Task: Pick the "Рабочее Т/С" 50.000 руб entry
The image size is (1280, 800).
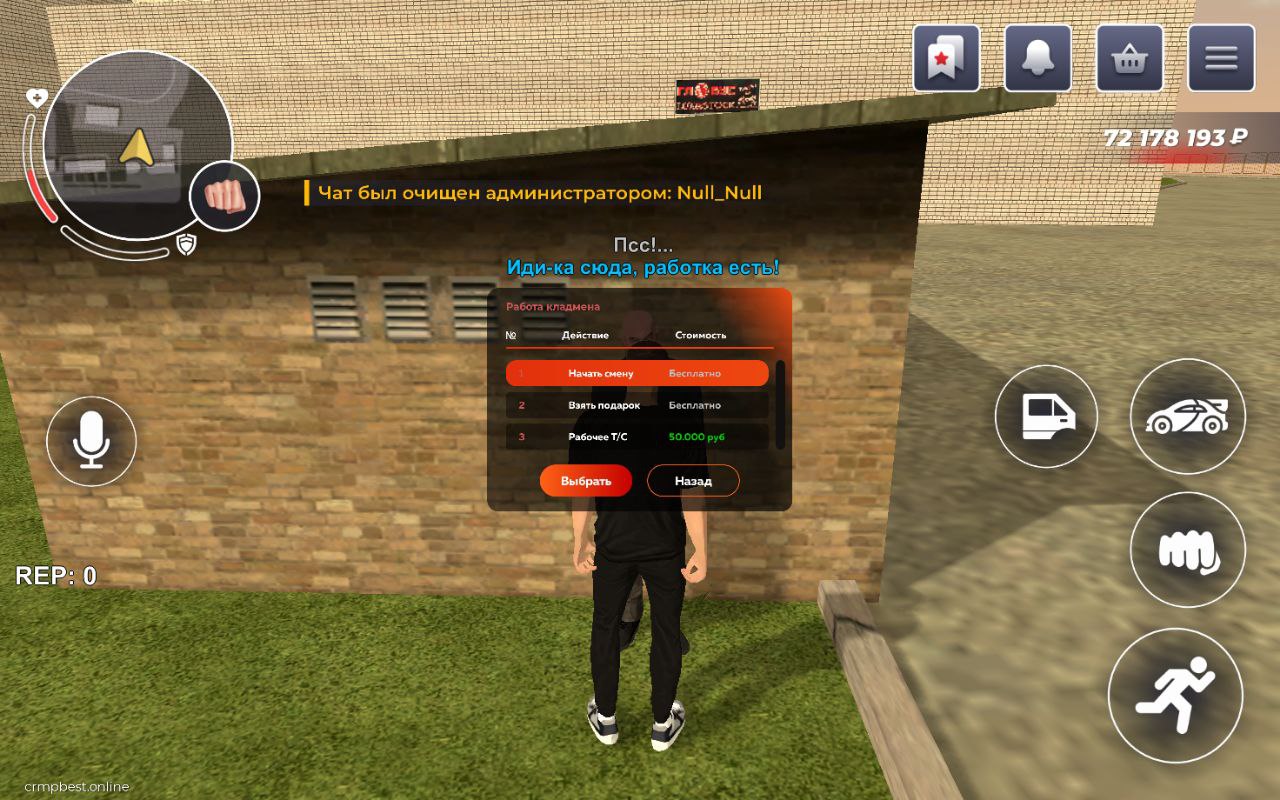Action: (x=637, y=437)
